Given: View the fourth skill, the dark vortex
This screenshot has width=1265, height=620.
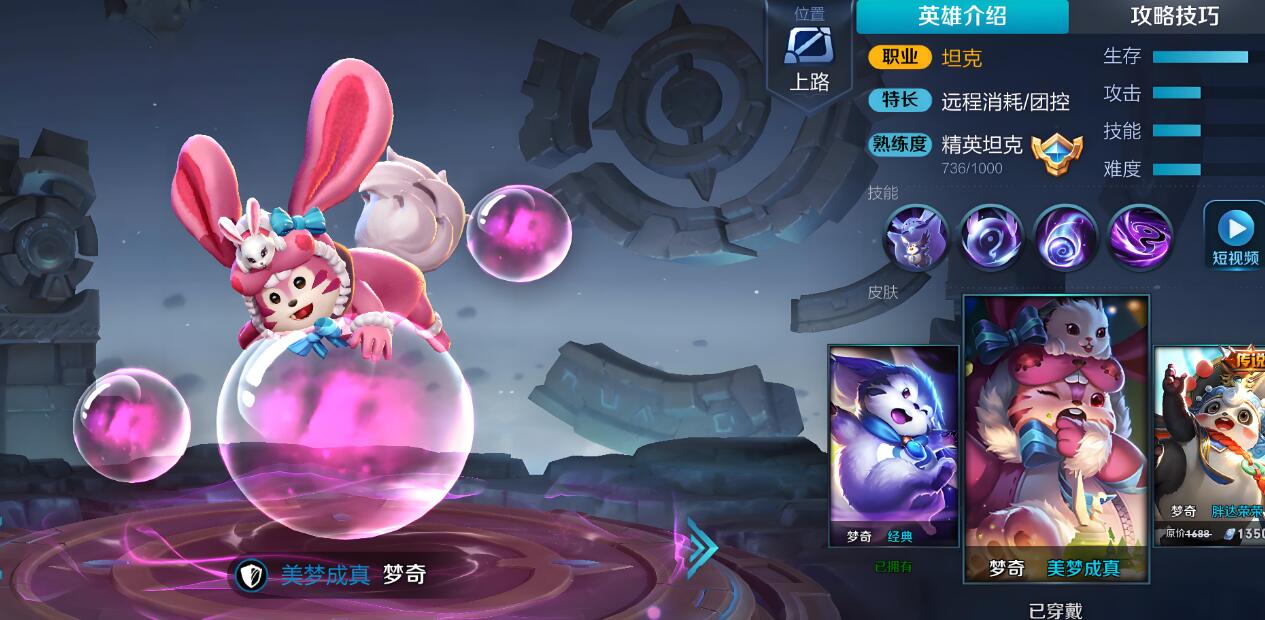Looking at the screenshot, I should point(1140,238).
